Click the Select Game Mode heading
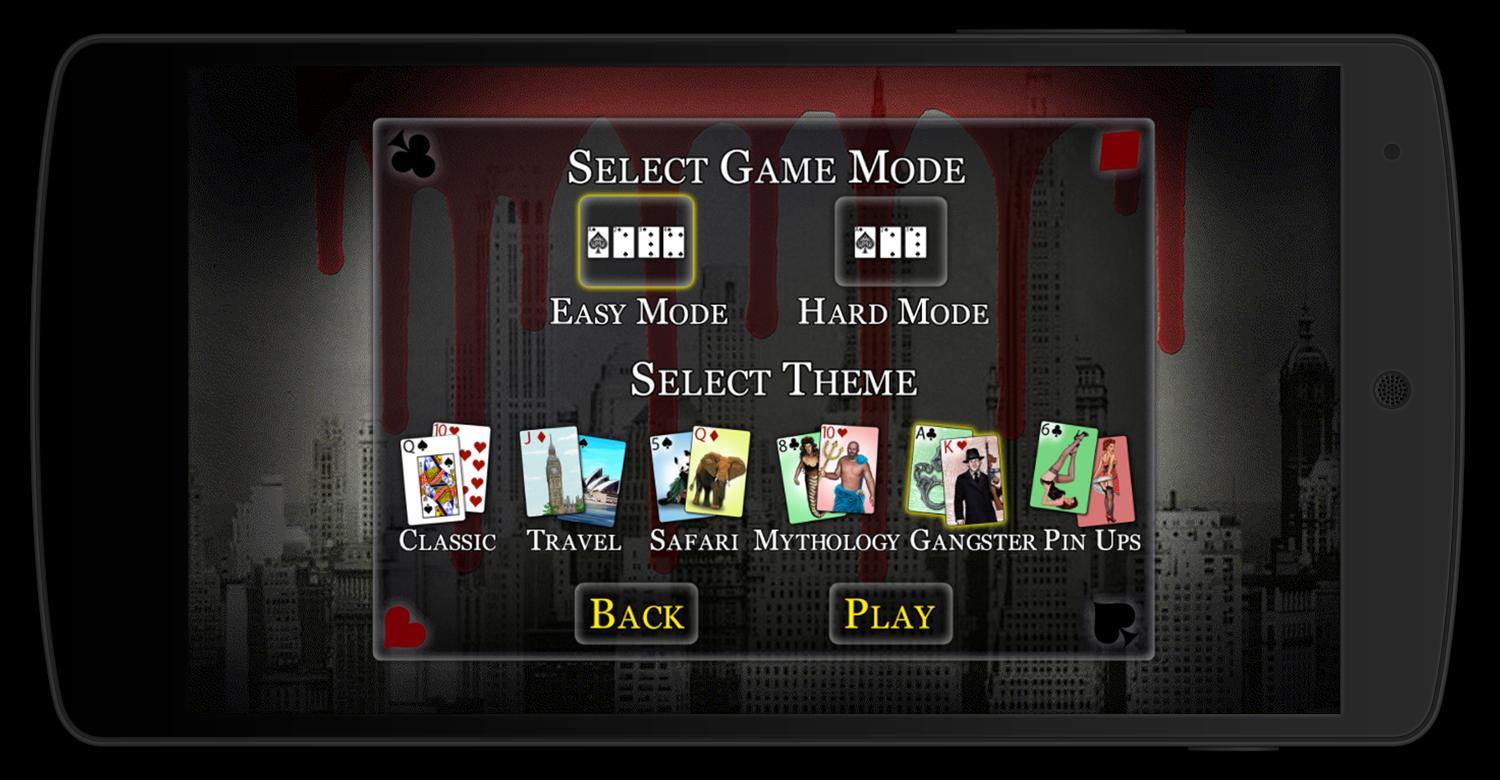The height and width of the screenshot is (780, 1500). point(766,168)
